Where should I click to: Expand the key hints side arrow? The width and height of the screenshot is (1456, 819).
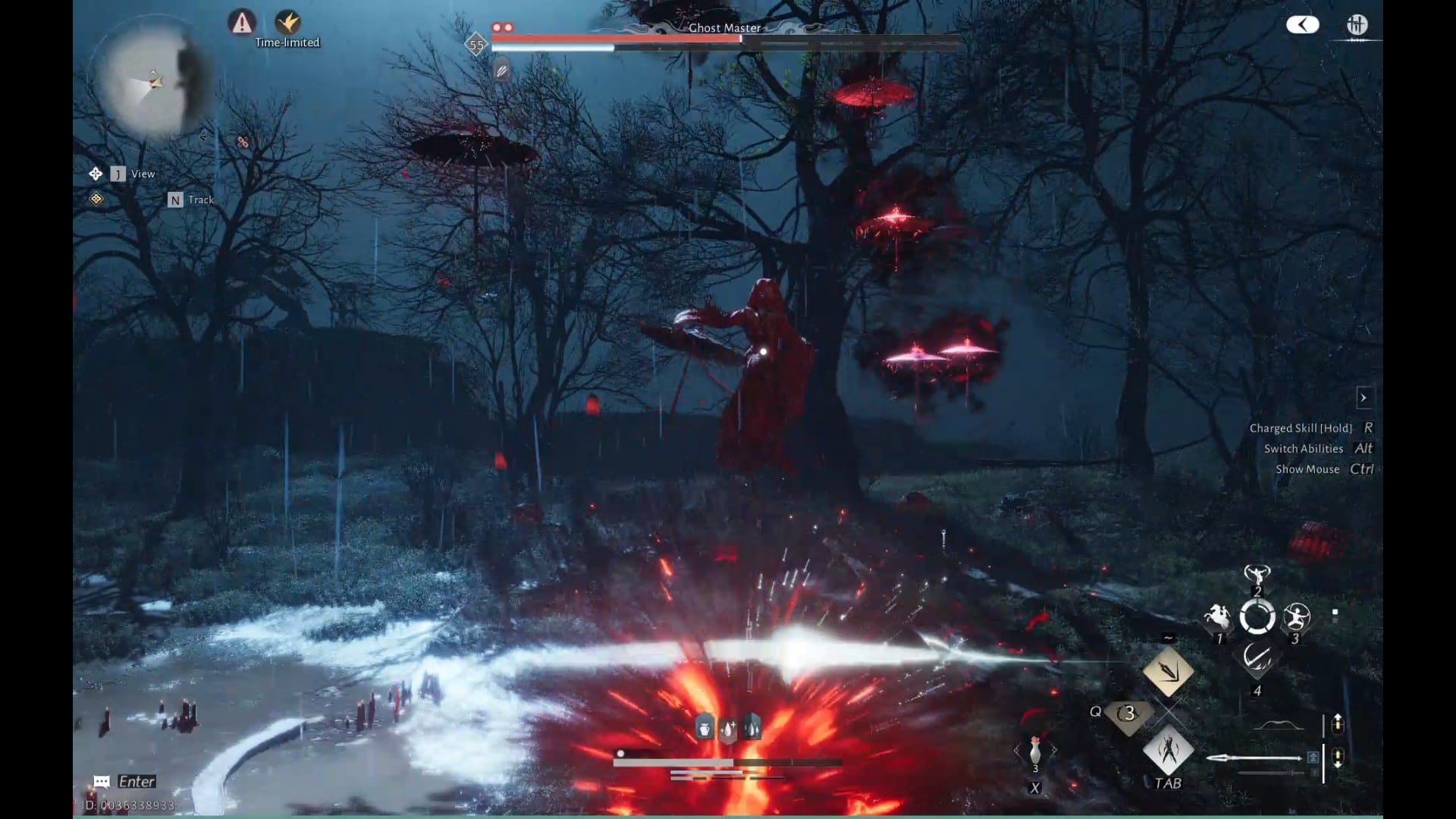[x=1363, y=397]
